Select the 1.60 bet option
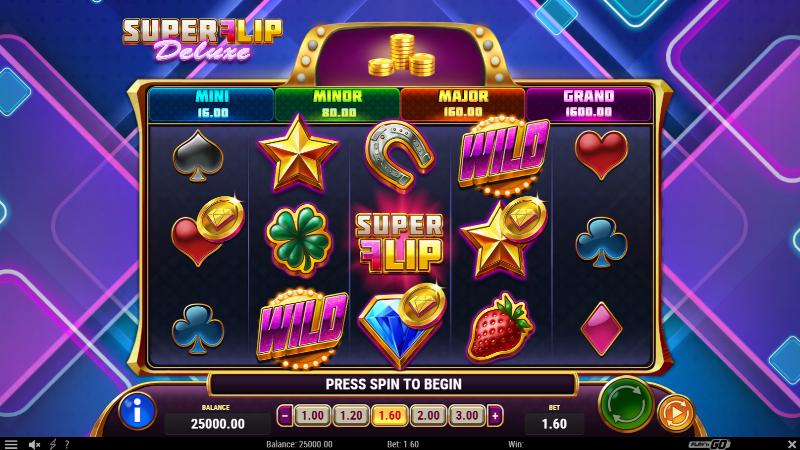The height and width of the screenshot is (450, 800). click(x=389, y=415)
